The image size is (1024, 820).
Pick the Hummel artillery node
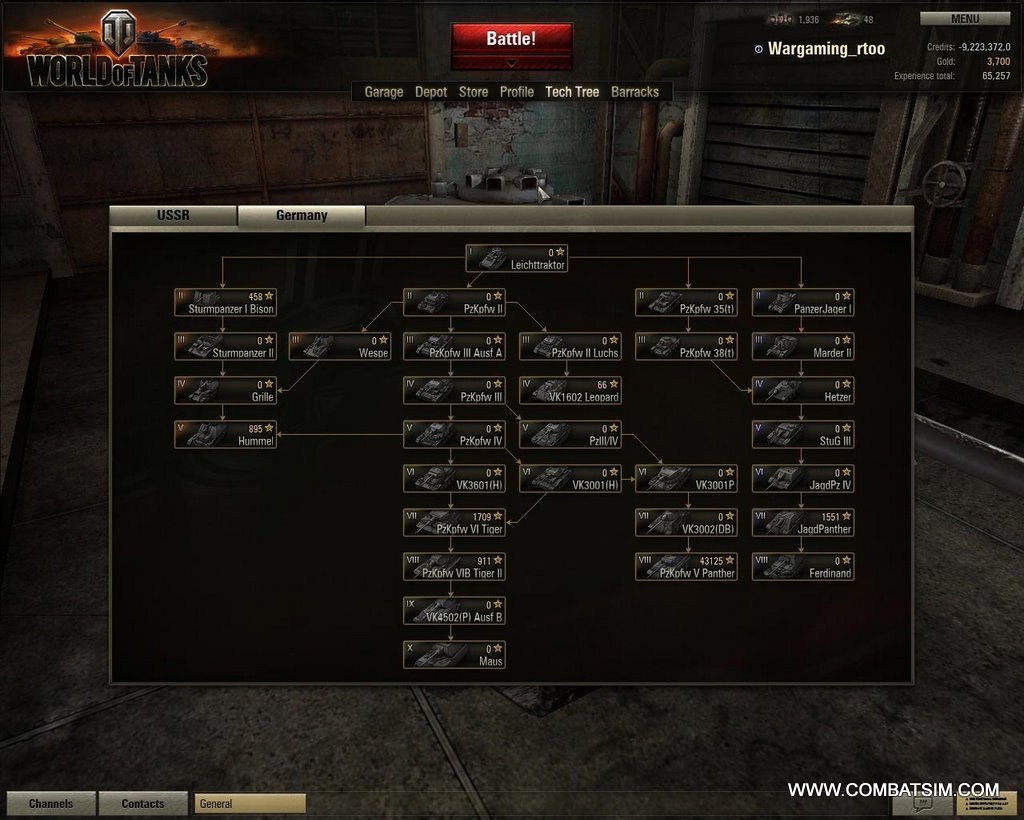[x=225, y=435]
